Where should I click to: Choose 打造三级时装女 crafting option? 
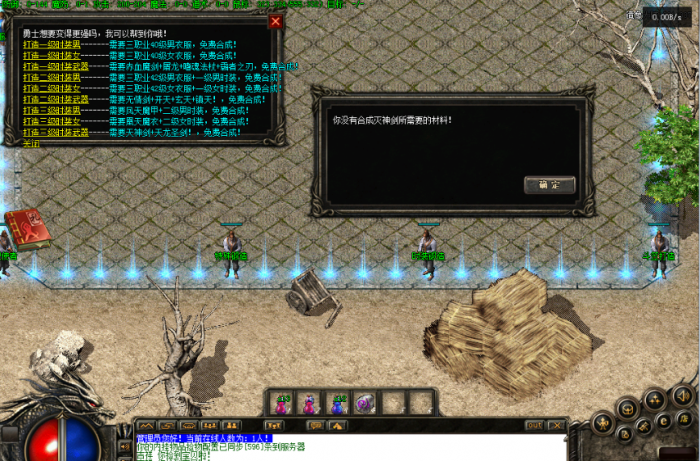[50, 121]
